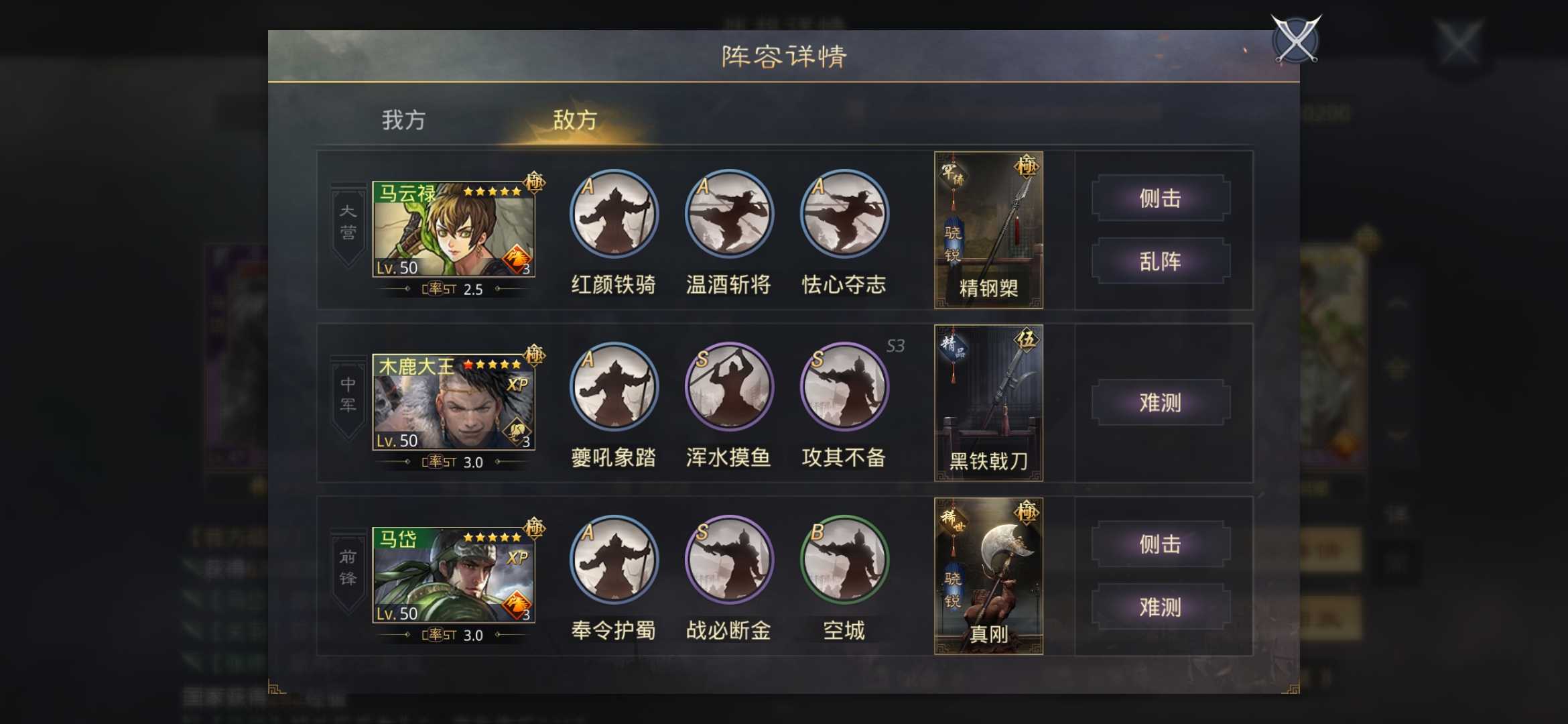Open the S-rank 浑水摸鱼 skill
This screenshot has height=724, width=1568.
pos(728,387)
